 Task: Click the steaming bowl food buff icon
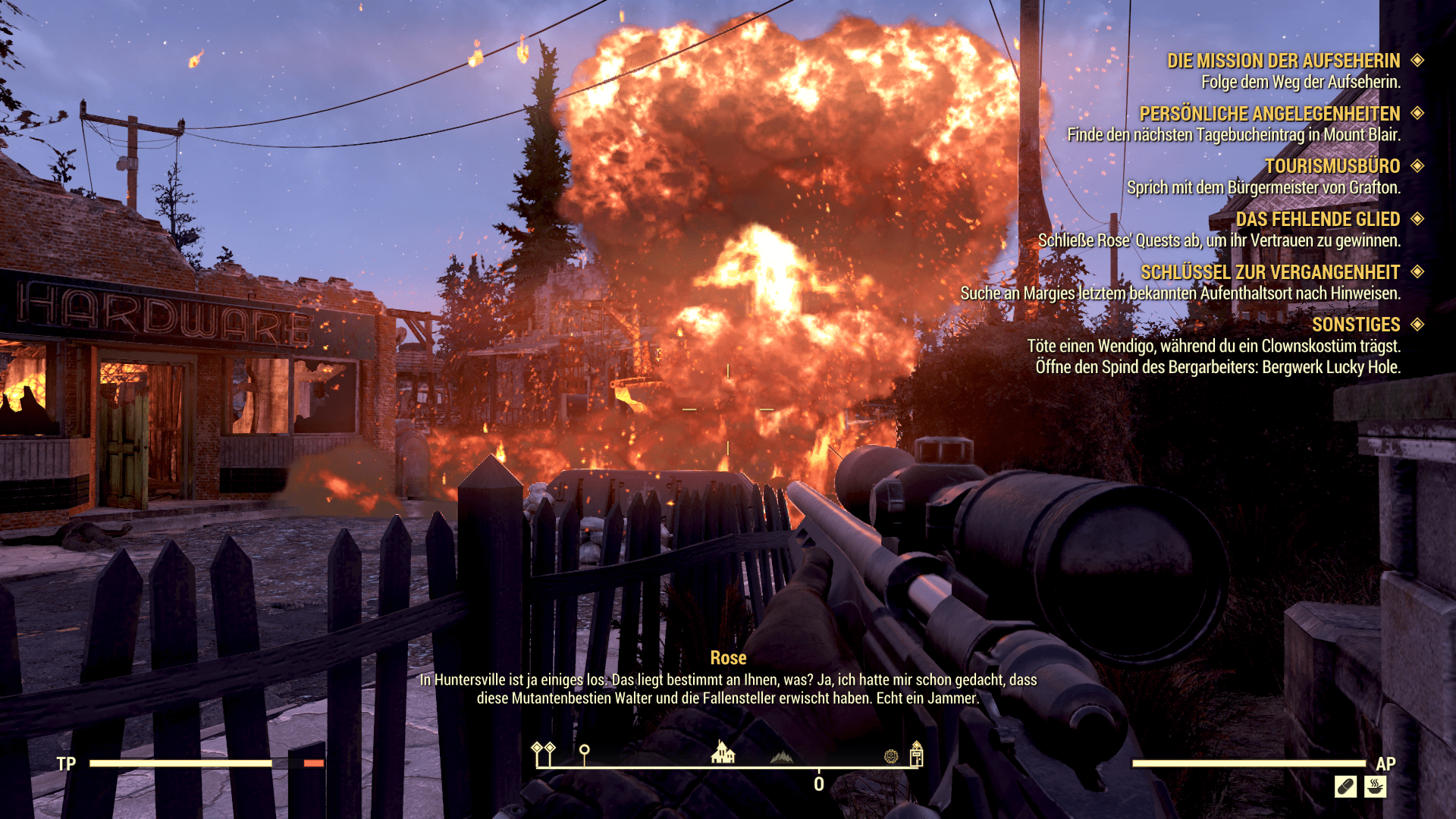click(1375, 786)
